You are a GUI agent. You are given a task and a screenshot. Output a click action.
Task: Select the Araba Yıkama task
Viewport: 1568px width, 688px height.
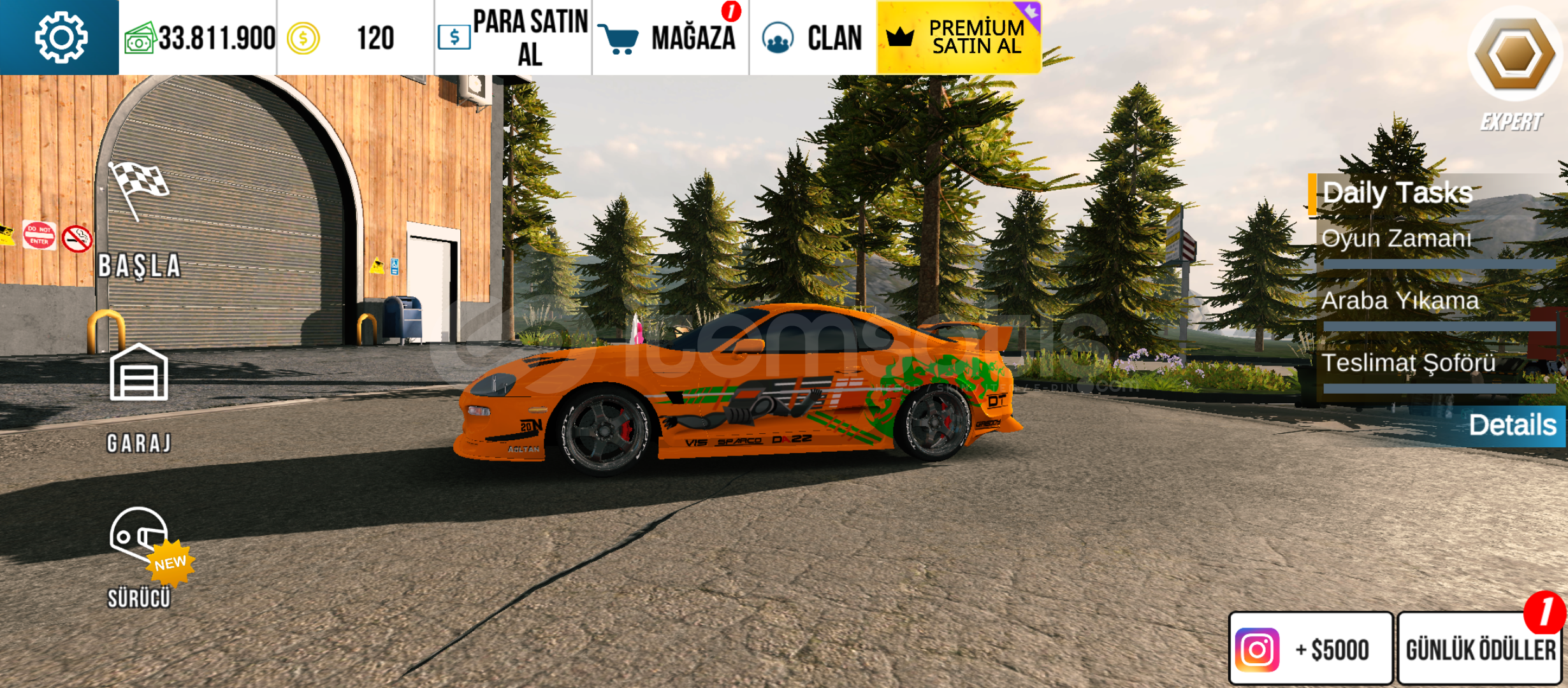(x=1400, y=301)
